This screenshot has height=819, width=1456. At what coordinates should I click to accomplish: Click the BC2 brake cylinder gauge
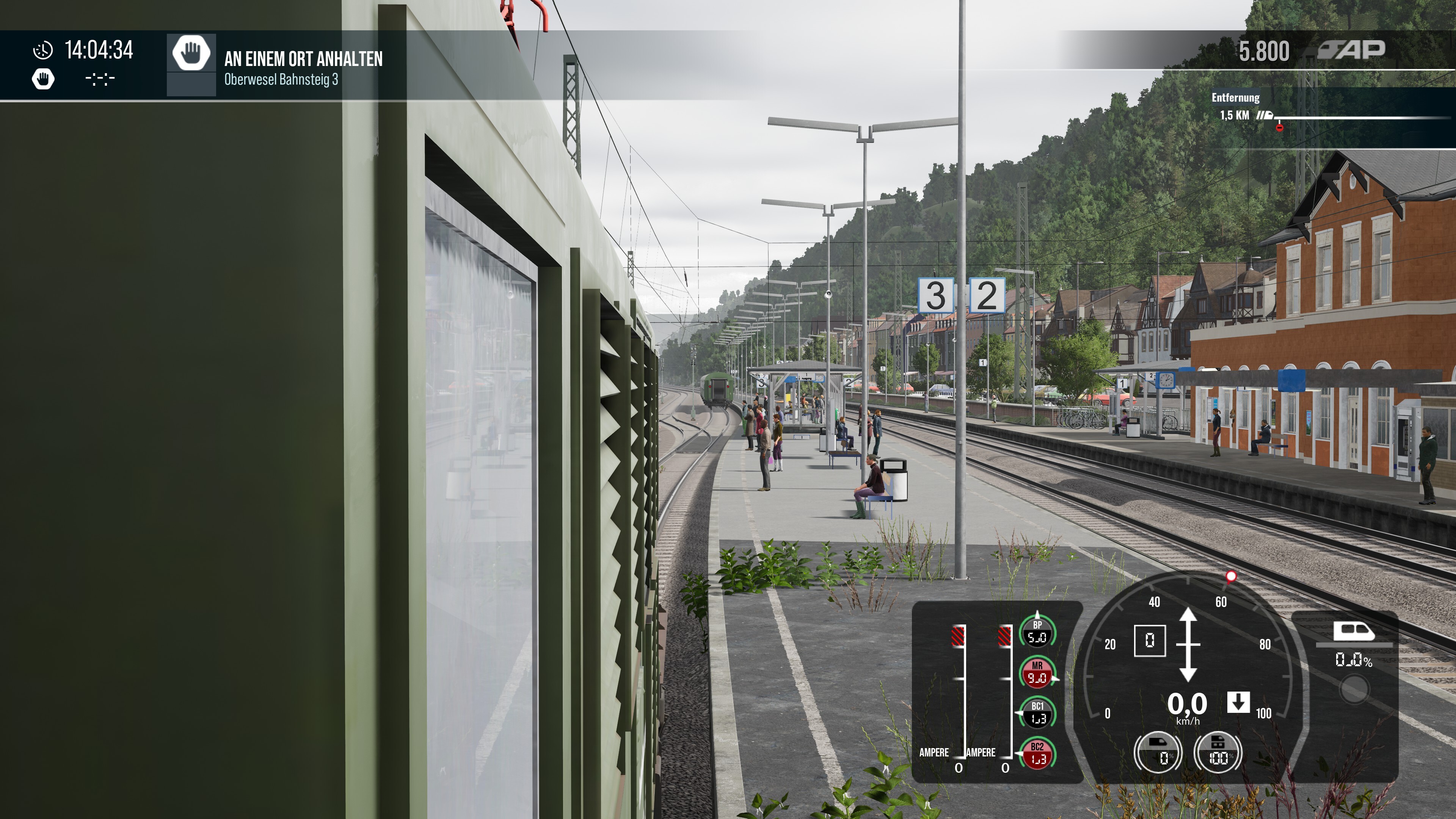point(1037,754)
